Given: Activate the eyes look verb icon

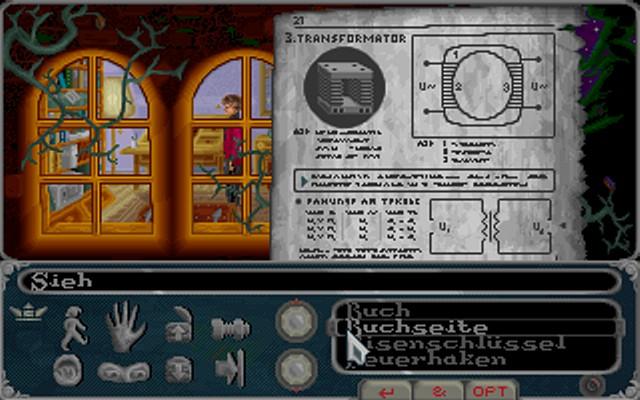Looking at the screenshot, I should 123,371.
